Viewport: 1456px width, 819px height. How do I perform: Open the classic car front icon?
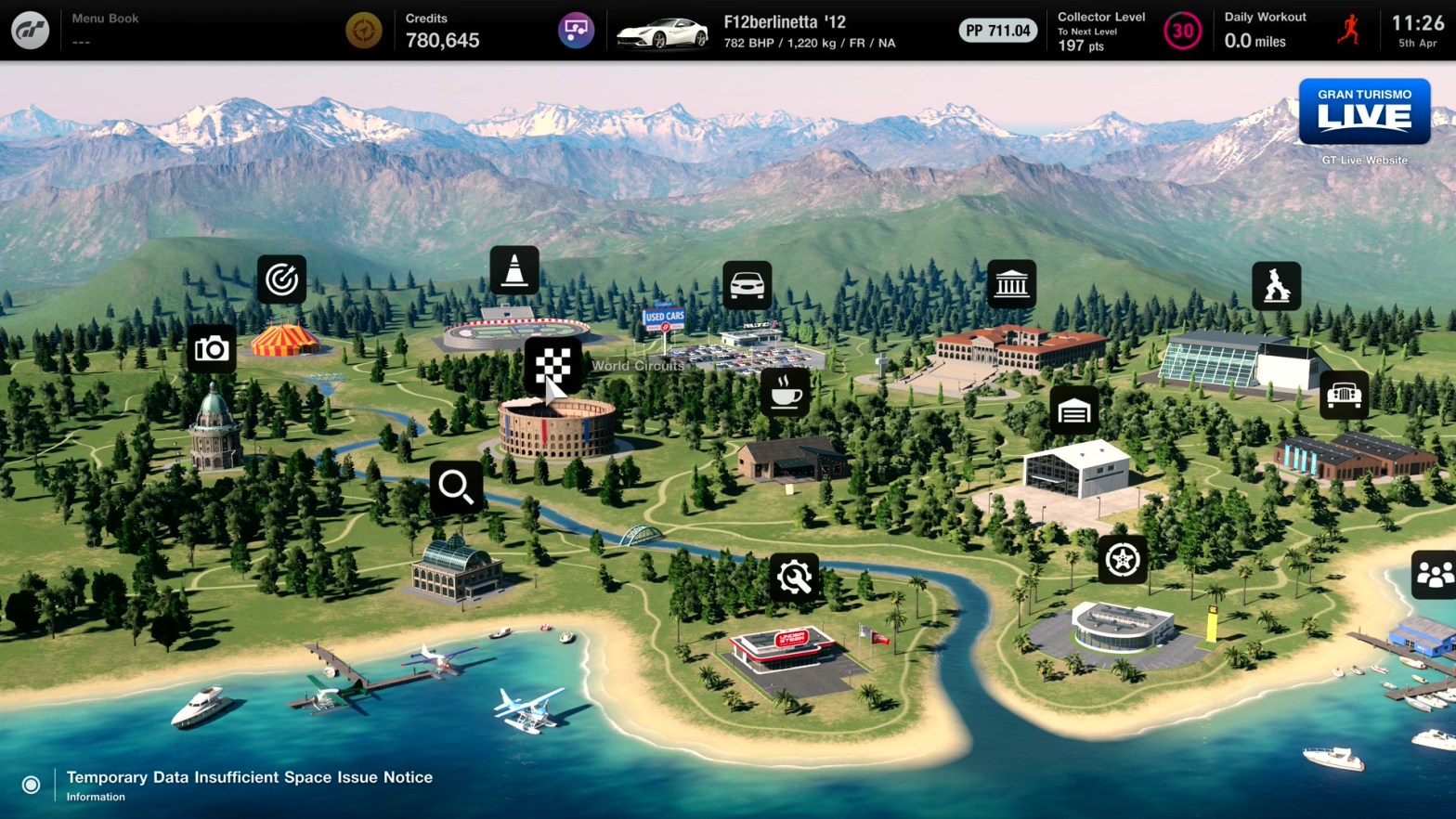click(1344, 395)
